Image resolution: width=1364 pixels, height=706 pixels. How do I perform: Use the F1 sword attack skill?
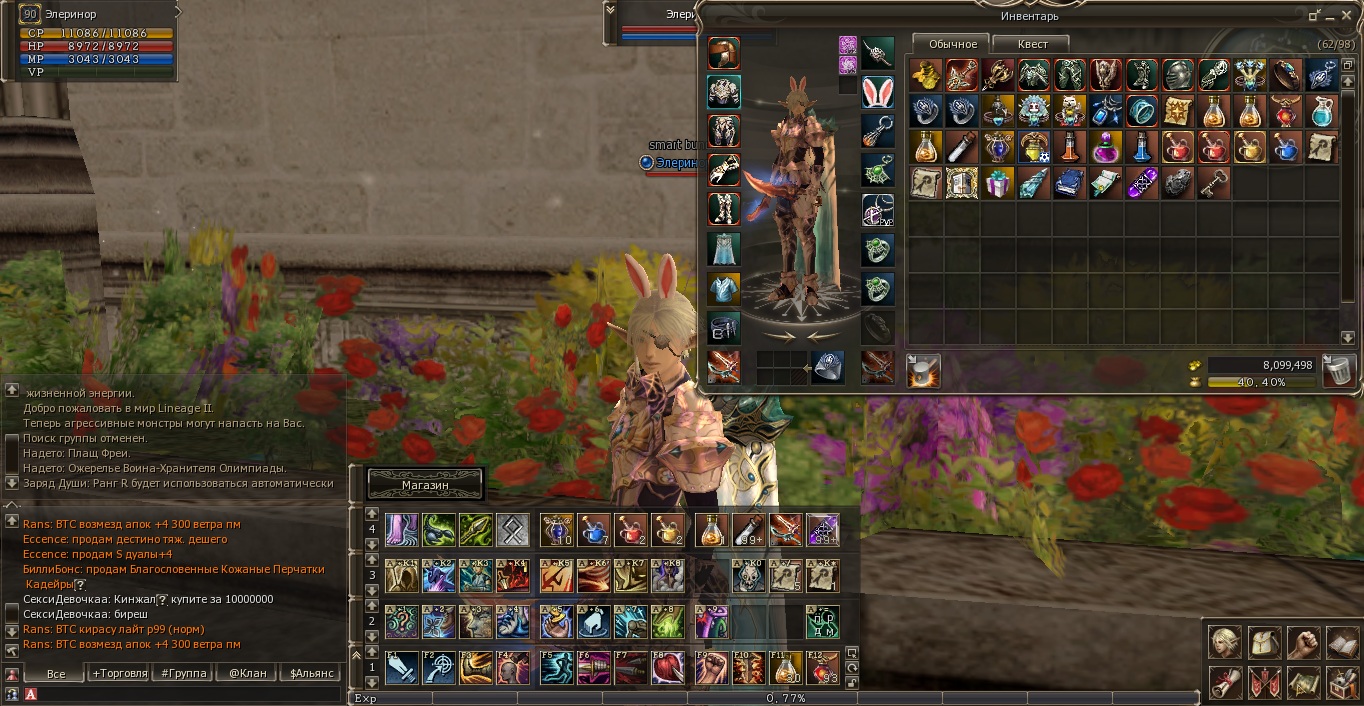point(402,667)
